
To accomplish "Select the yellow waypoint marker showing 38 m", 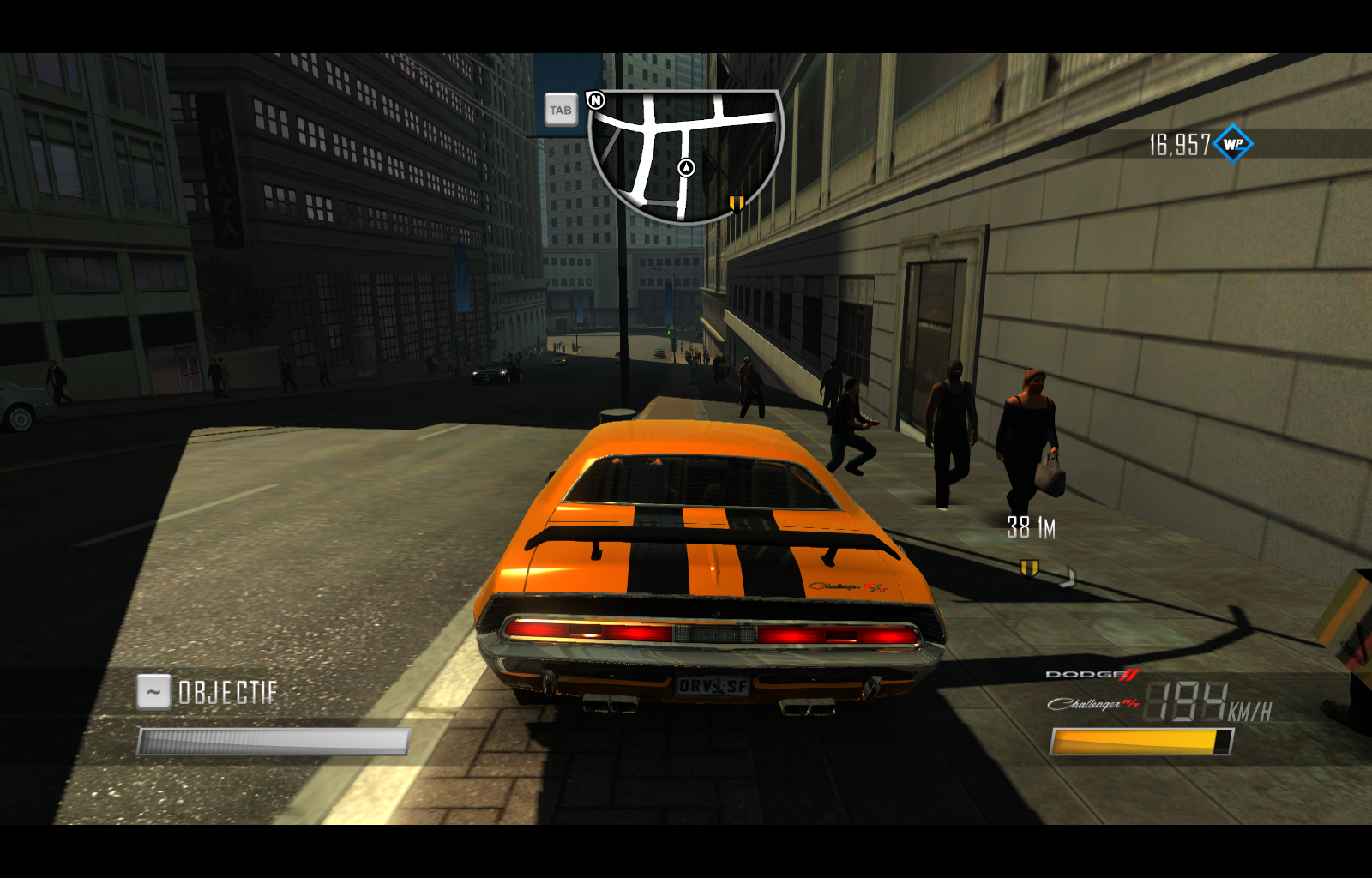I will (x=1029, y=568).
